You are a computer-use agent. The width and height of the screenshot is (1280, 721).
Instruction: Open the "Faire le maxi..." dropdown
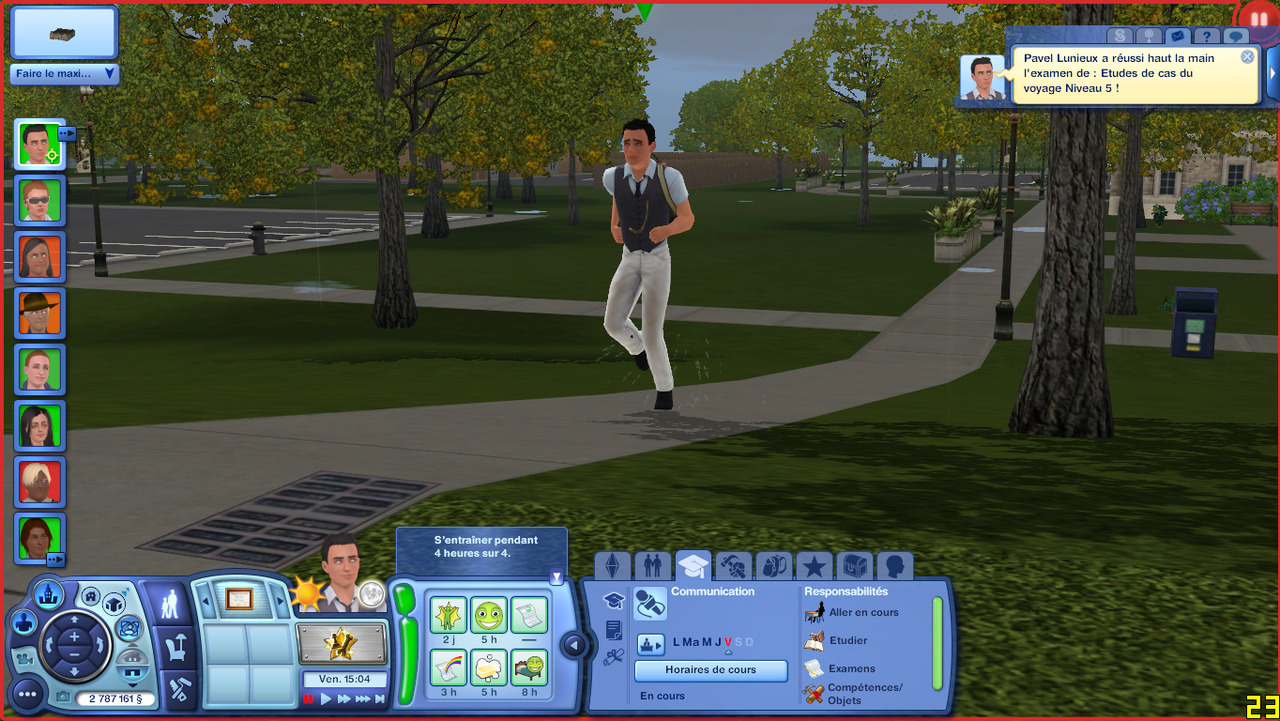click(x=65, y=74)
